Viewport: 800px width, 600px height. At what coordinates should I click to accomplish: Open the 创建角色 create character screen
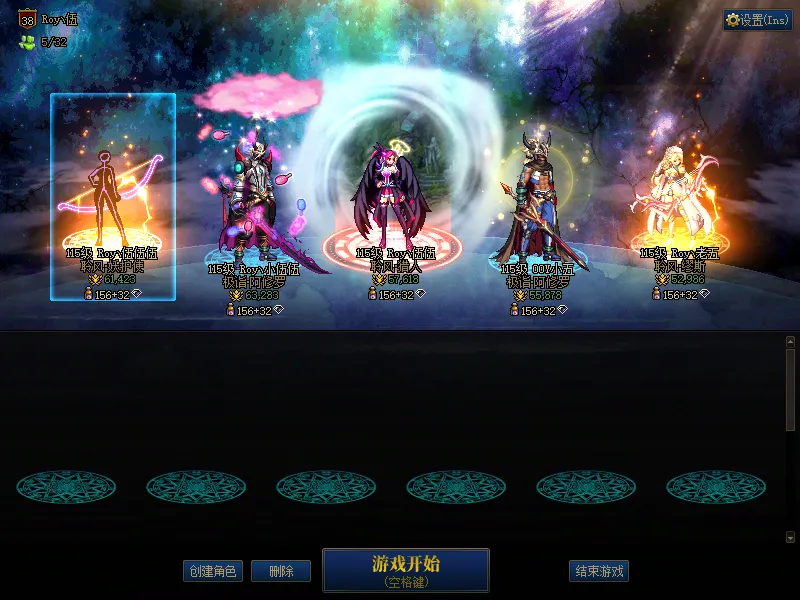(212, 571)
